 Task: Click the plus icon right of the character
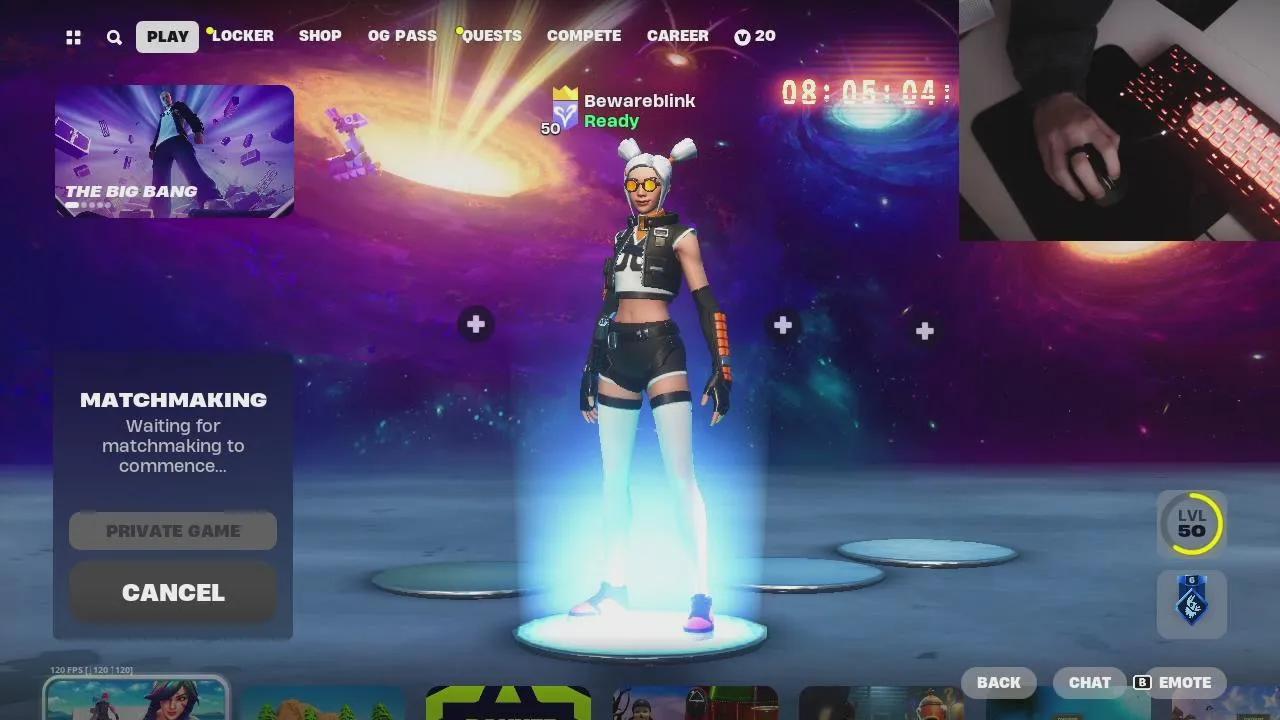coord(781,324)
